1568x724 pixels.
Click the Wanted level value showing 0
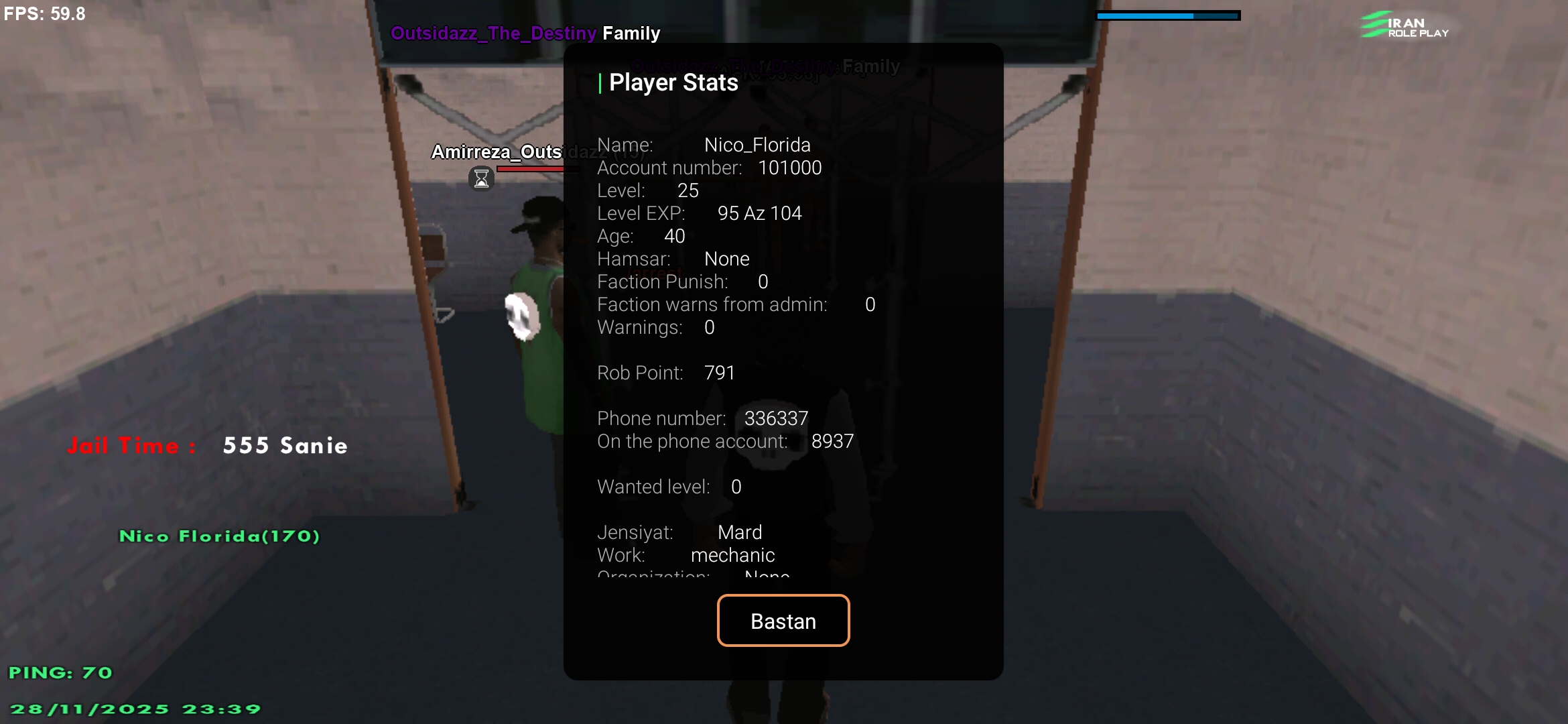coord(736,487)
